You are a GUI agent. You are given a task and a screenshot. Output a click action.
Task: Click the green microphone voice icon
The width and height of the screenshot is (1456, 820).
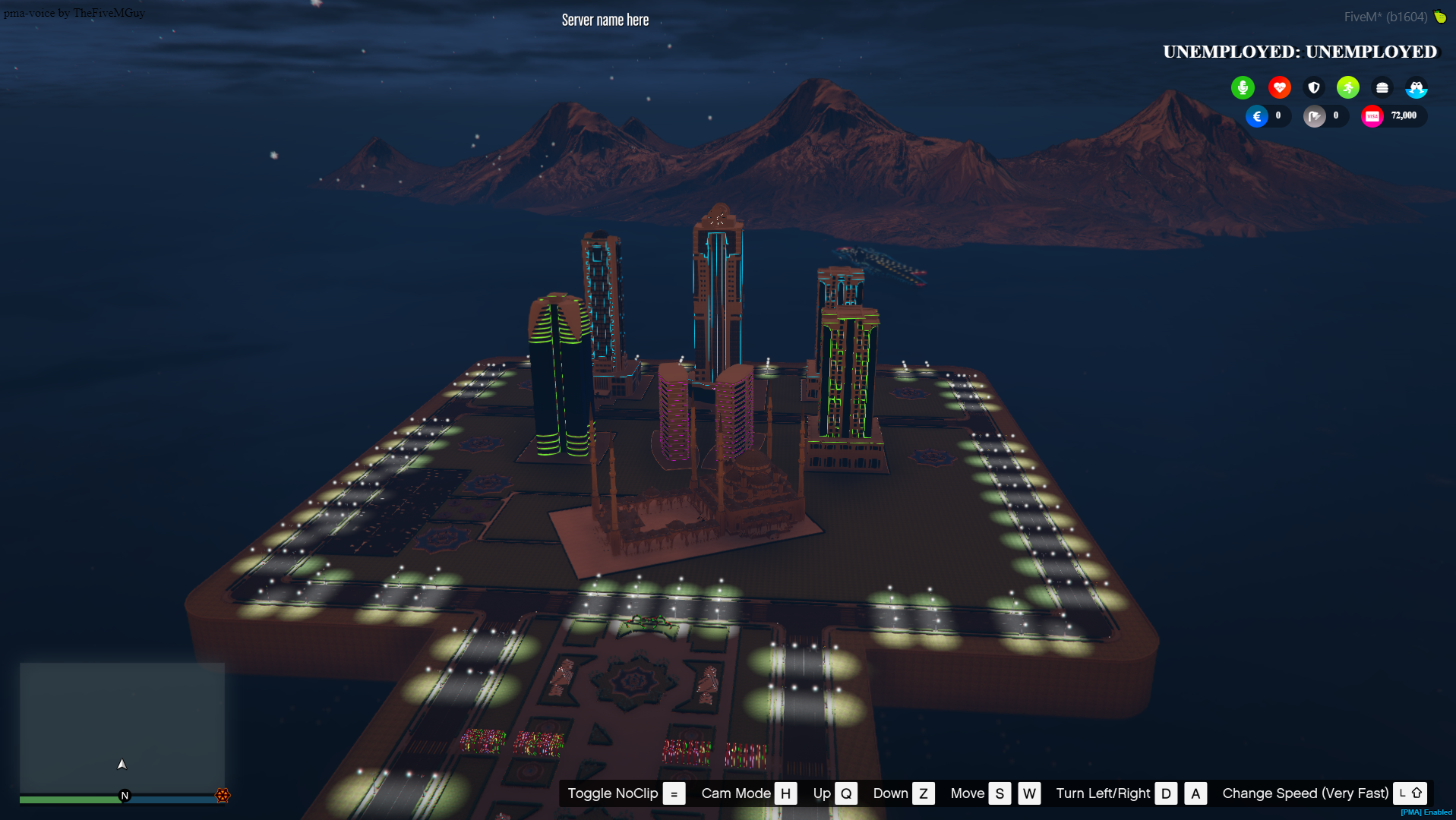tap(1243, 87)
